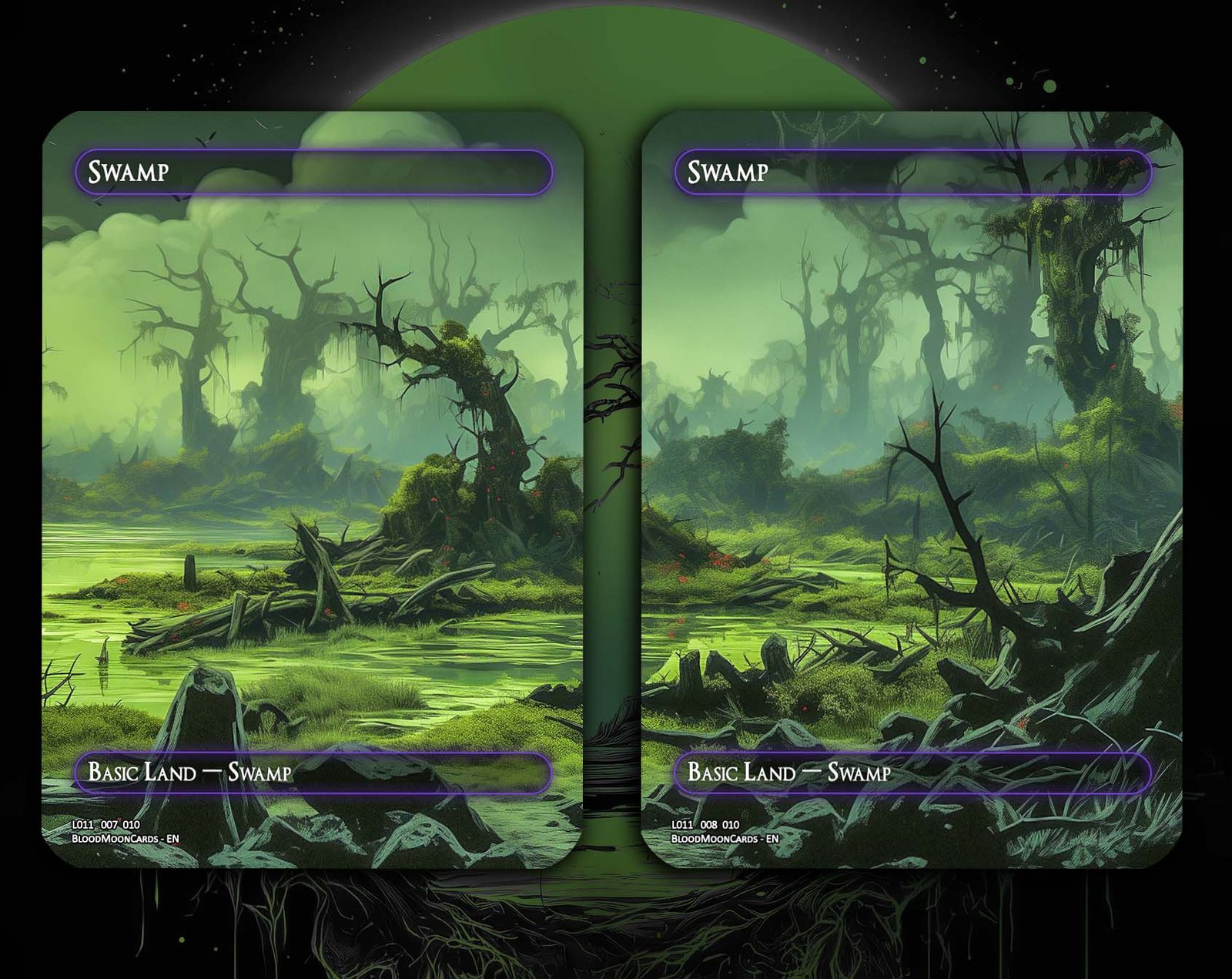Viewport: 1232px width, 979px height.
Task: Choose the Swamp card numbered 008
Action: (912, 490)
